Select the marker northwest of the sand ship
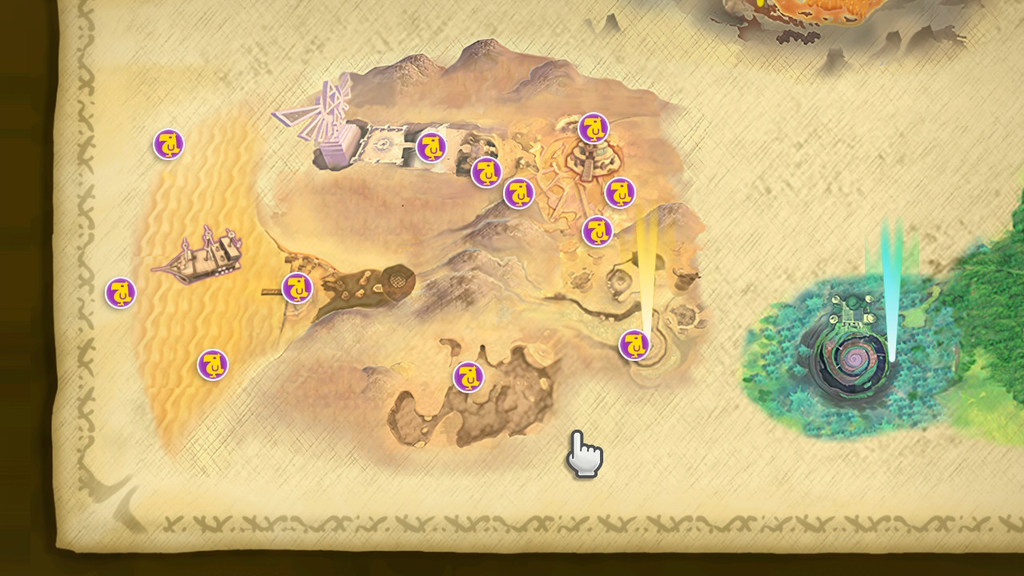 coord(169,144)
